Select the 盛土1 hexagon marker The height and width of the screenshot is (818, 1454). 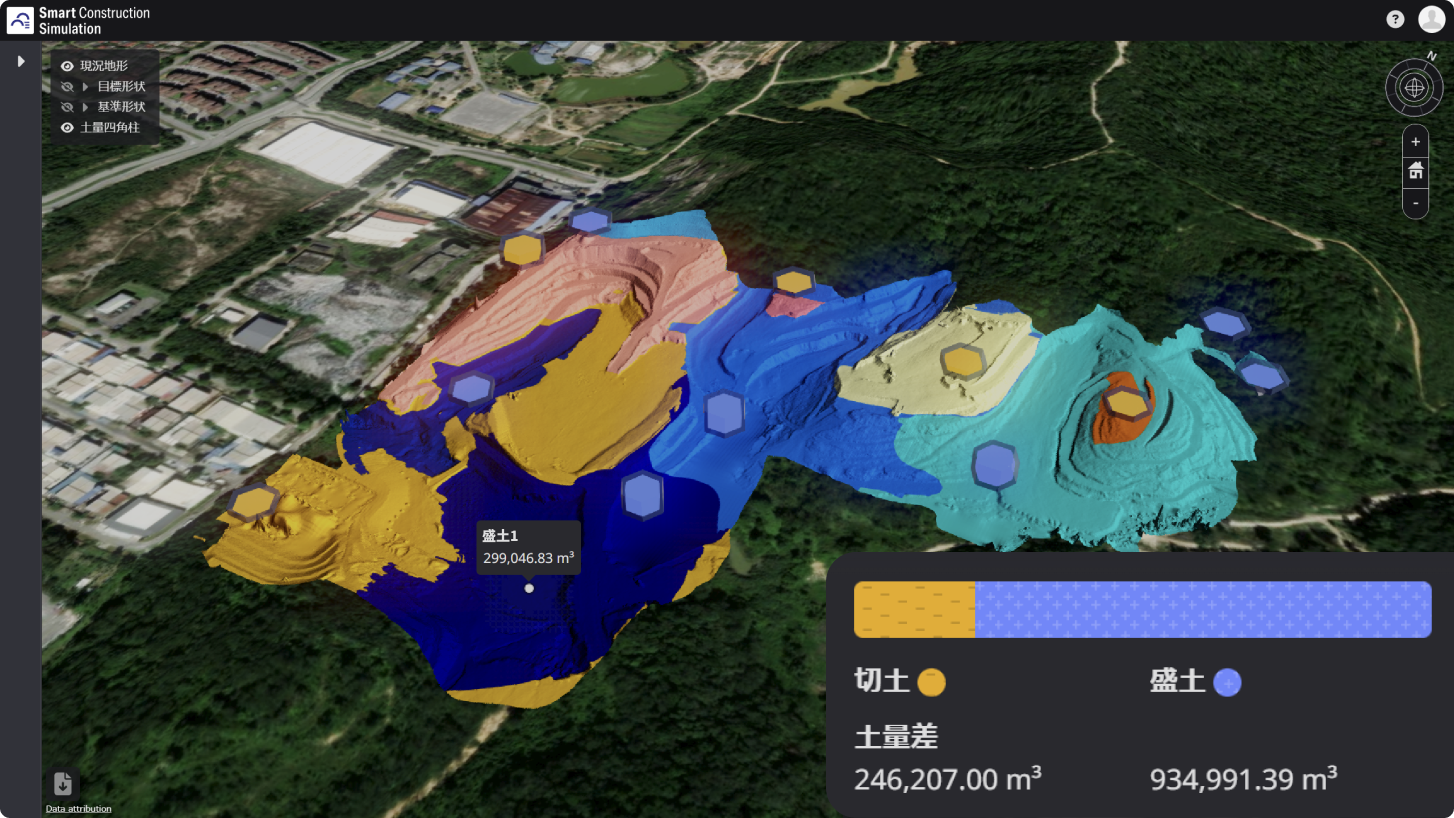coord(529,588)
